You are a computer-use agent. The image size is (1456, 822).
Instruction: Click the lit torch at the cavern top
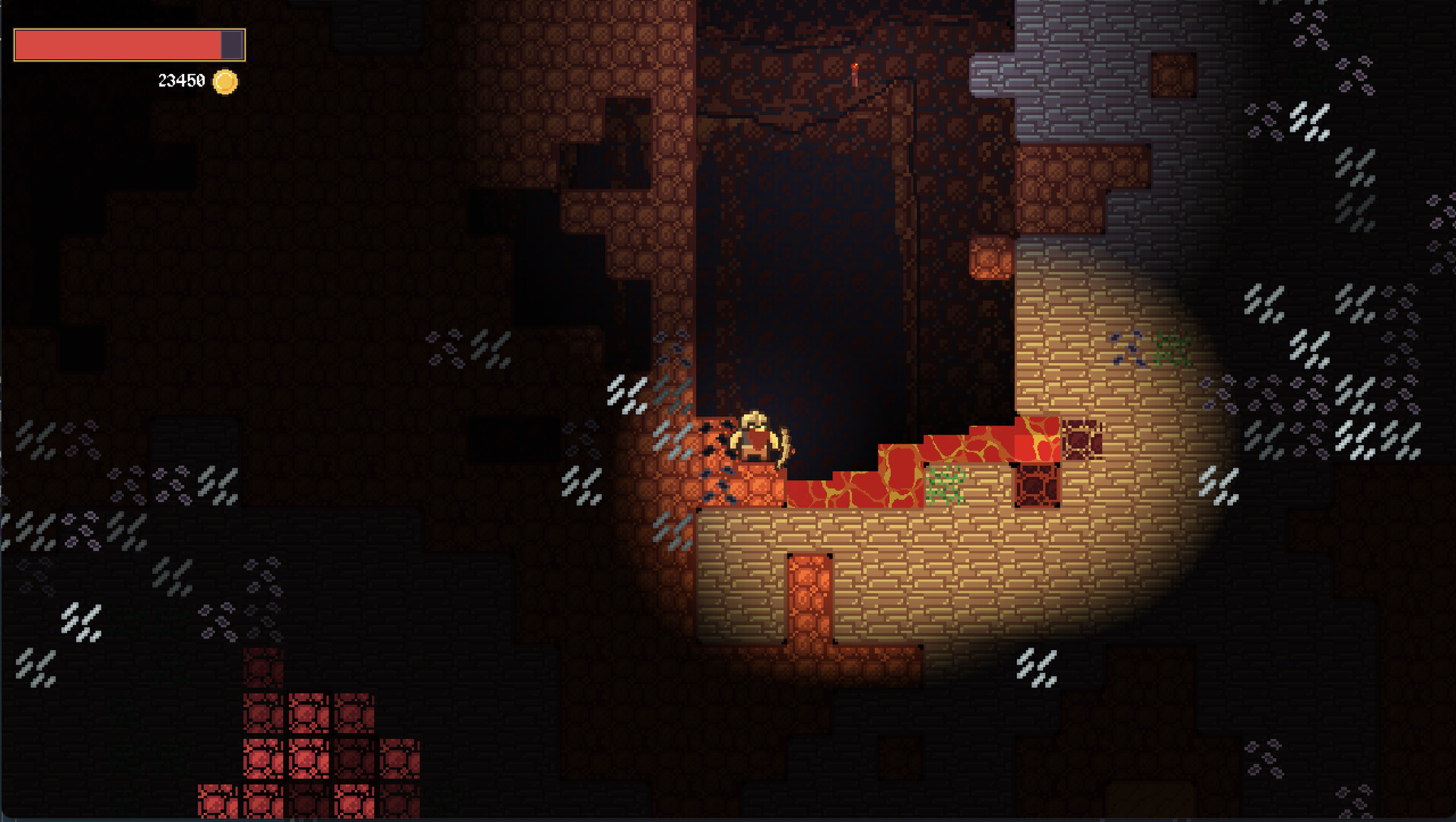point(855,72)
